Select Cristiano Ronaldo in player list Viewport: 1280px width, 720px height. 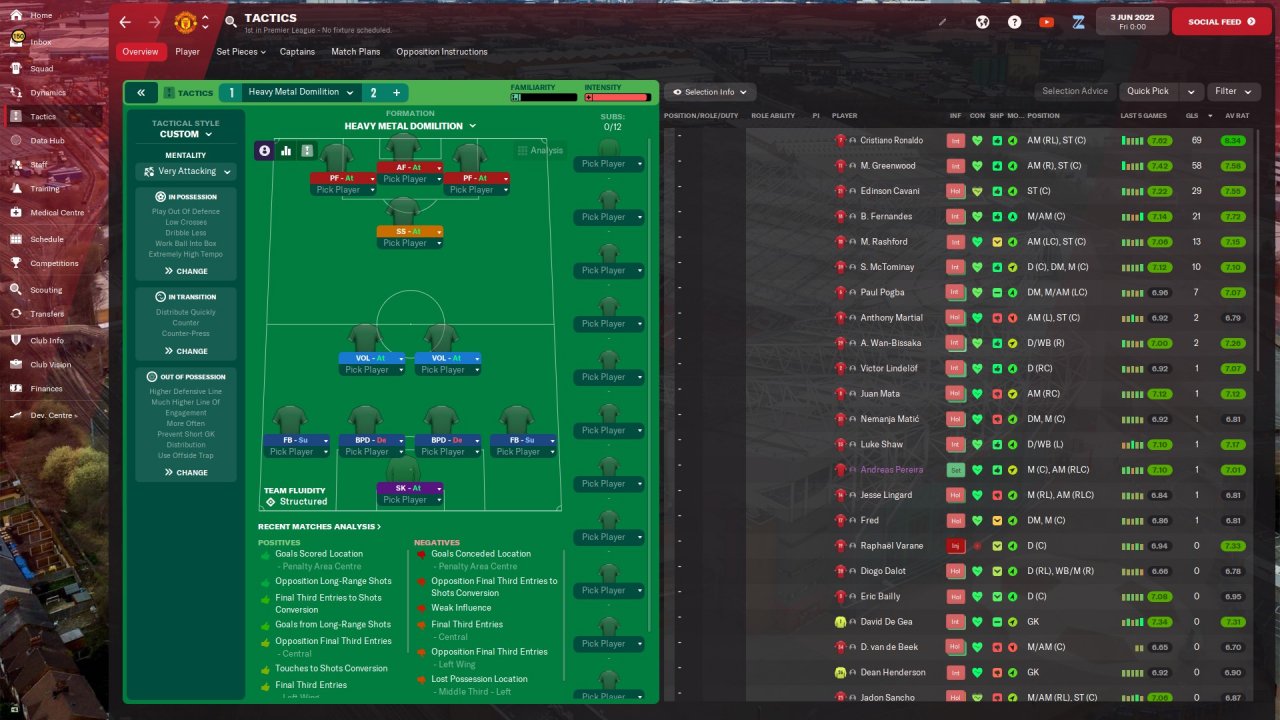[891, 140]
